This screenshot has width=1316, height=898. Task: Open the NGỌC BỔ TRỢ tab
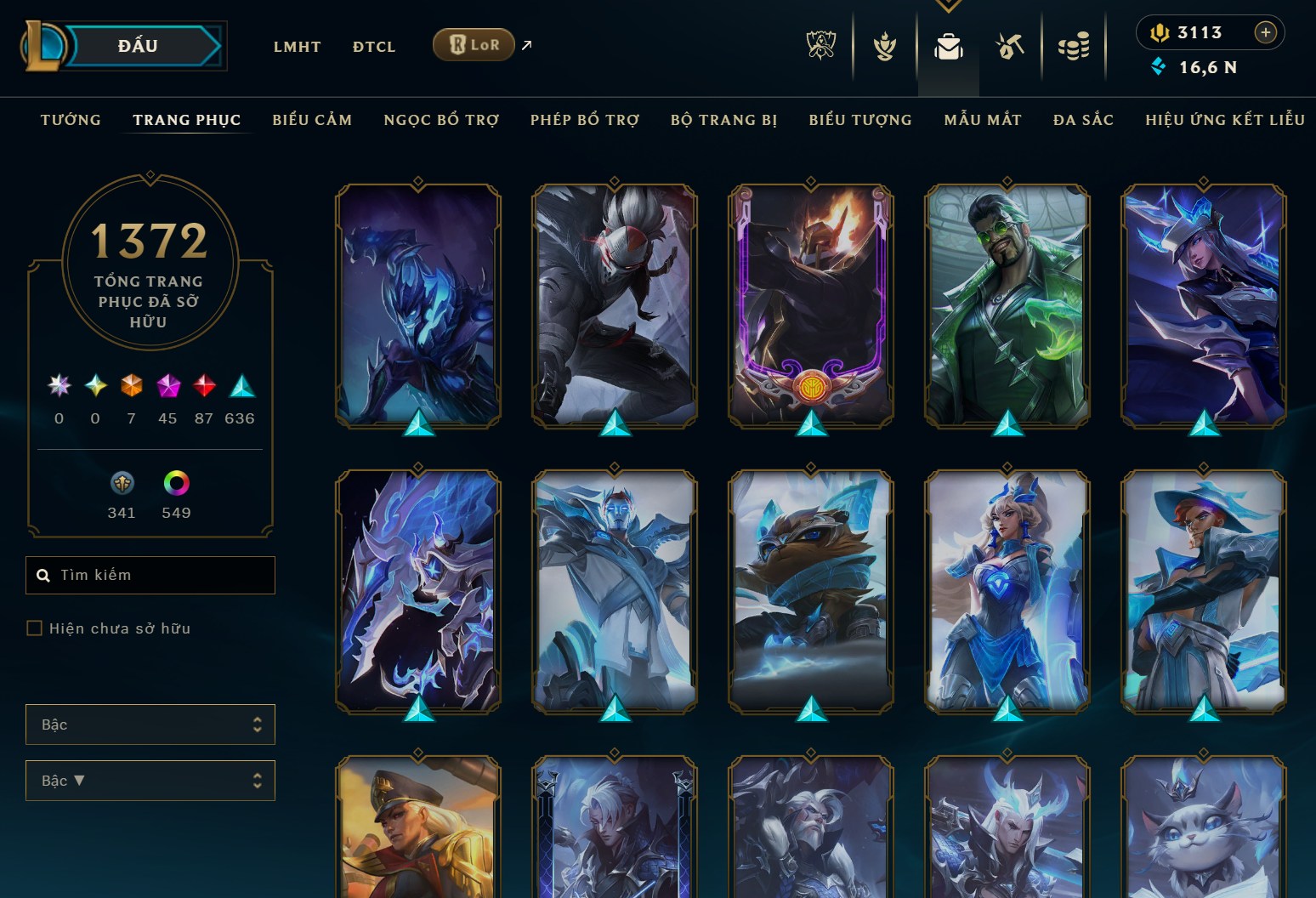click(x=441, y=120)
